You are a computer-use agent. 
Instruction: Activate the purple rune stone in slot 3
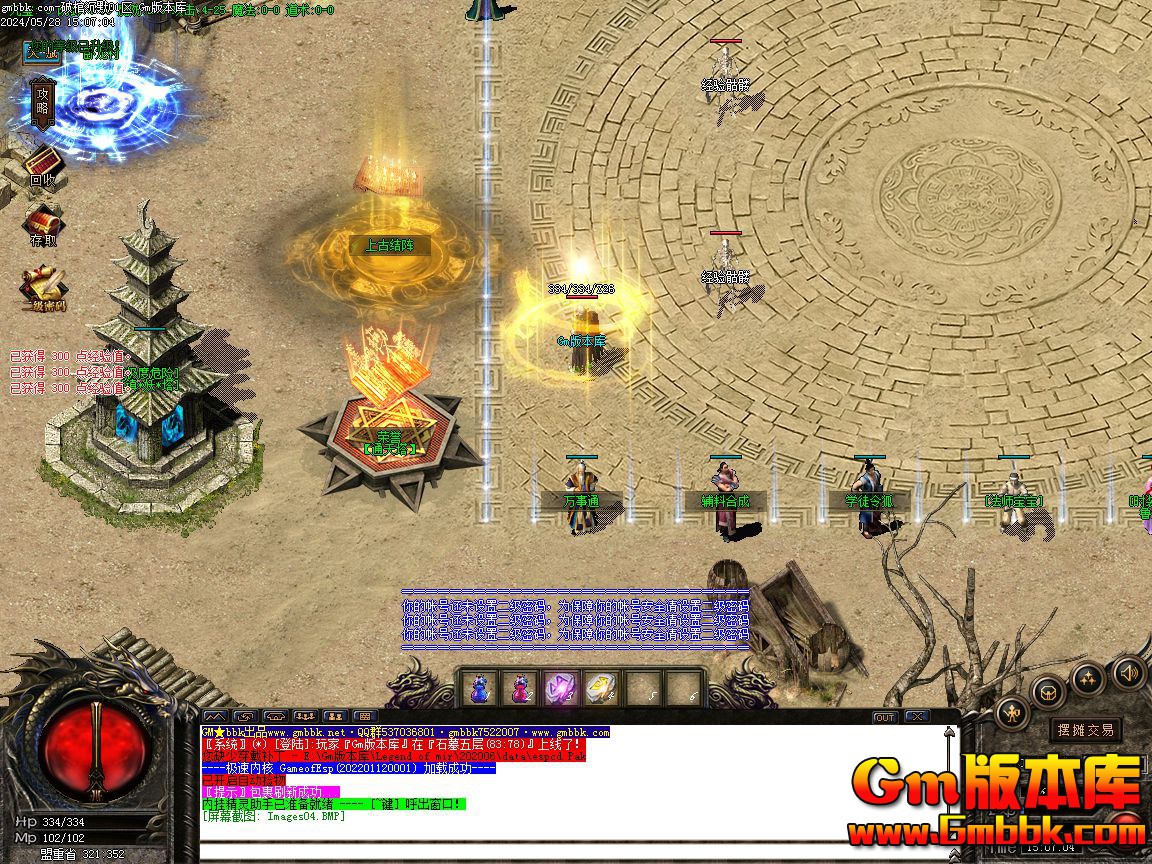coord(559,688)
